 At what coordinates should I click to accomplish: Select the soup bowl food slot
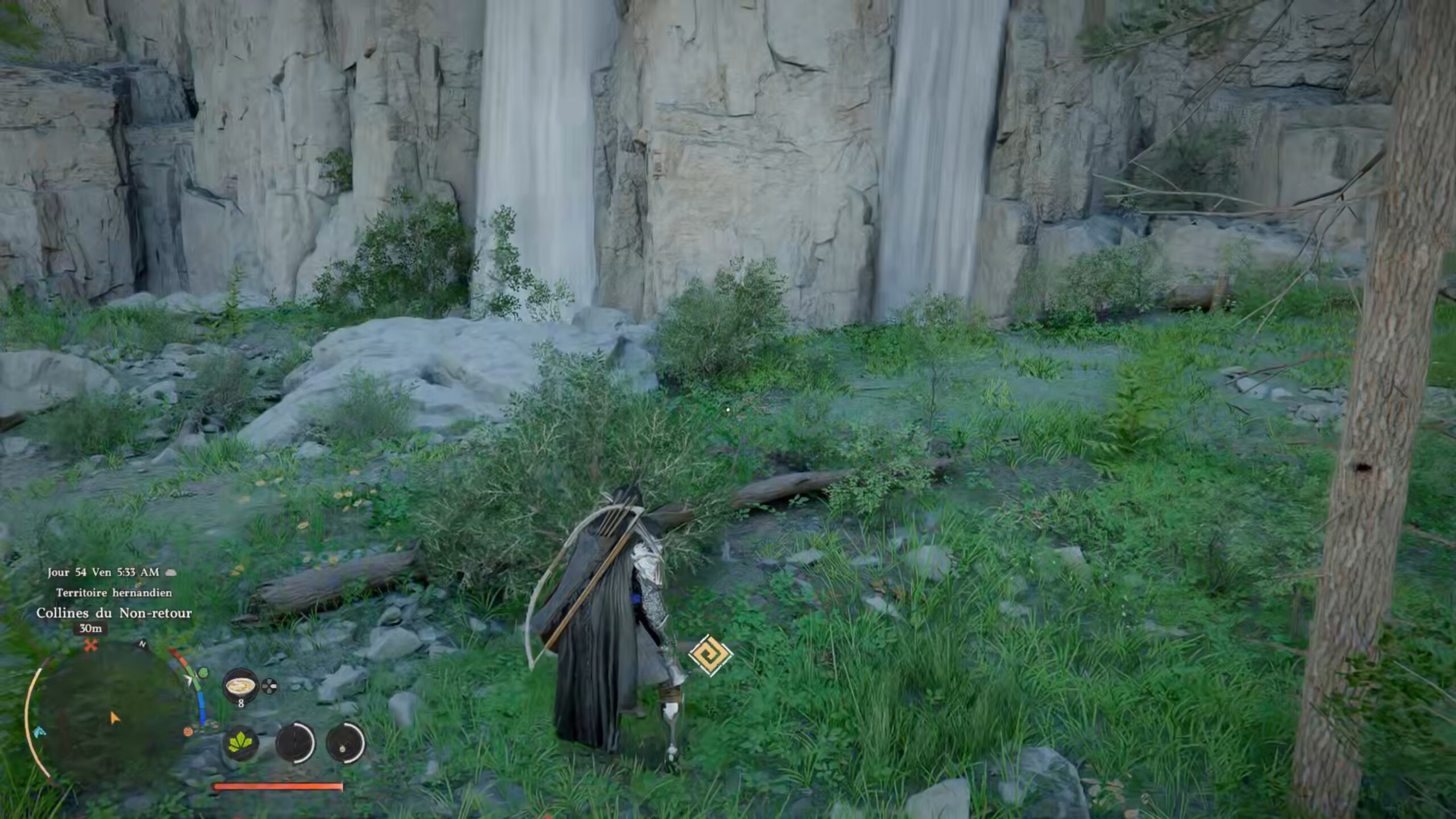240,686
